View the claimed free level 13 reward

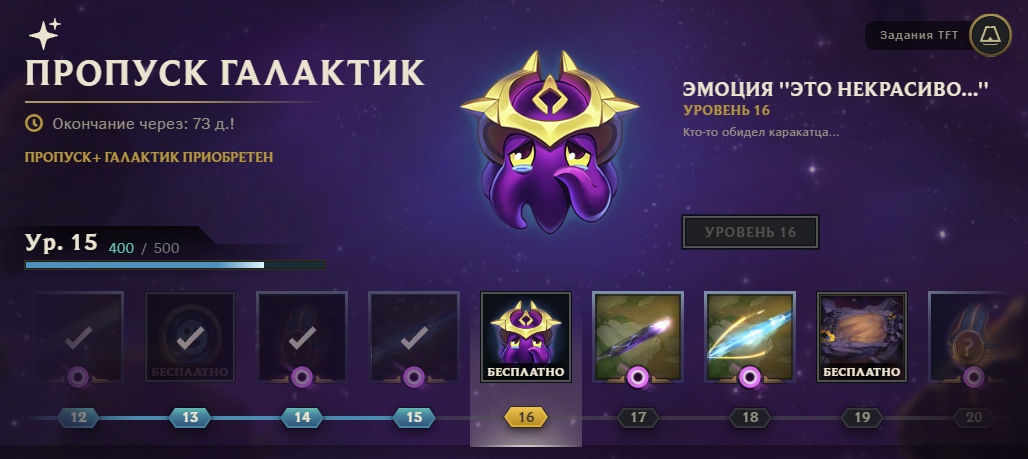(x=190, y=338)
